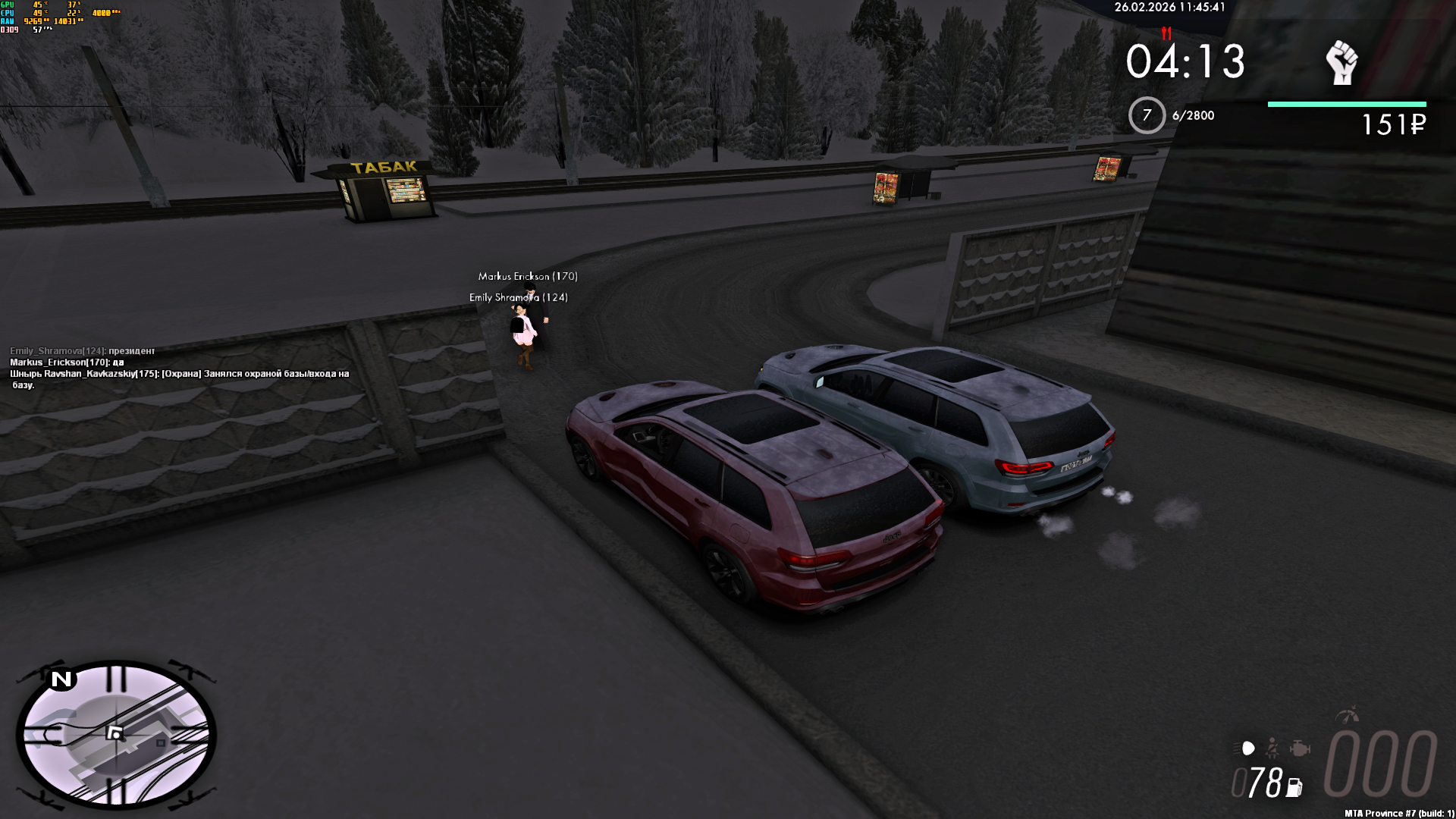Click the player position marker on minimap
Viewport: 1456px width, 819px height.
pyautogui.click(x=115, y=733)
